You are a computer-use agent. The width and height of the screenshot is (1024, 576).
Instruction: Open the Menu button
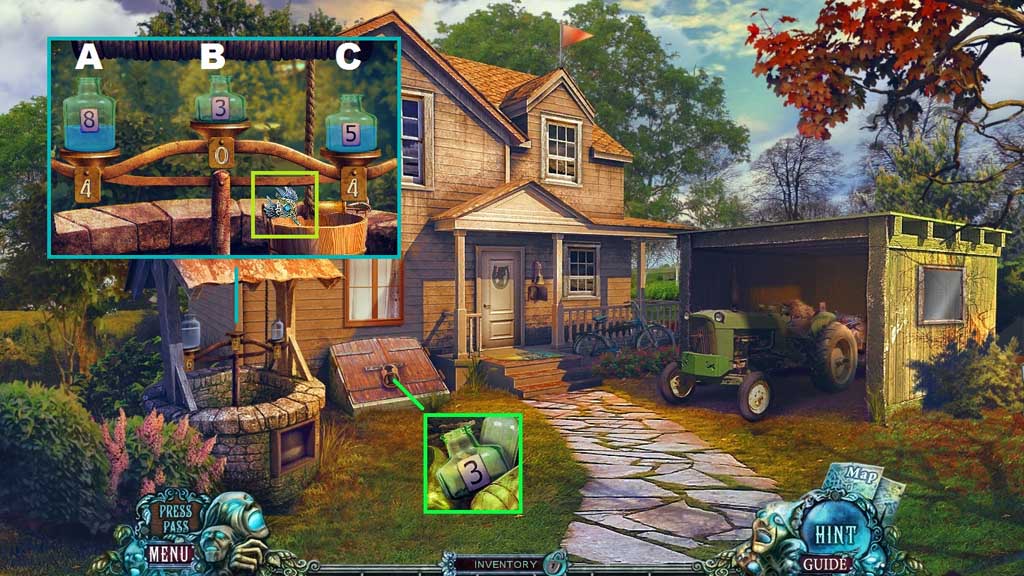(x=169, y=551)
